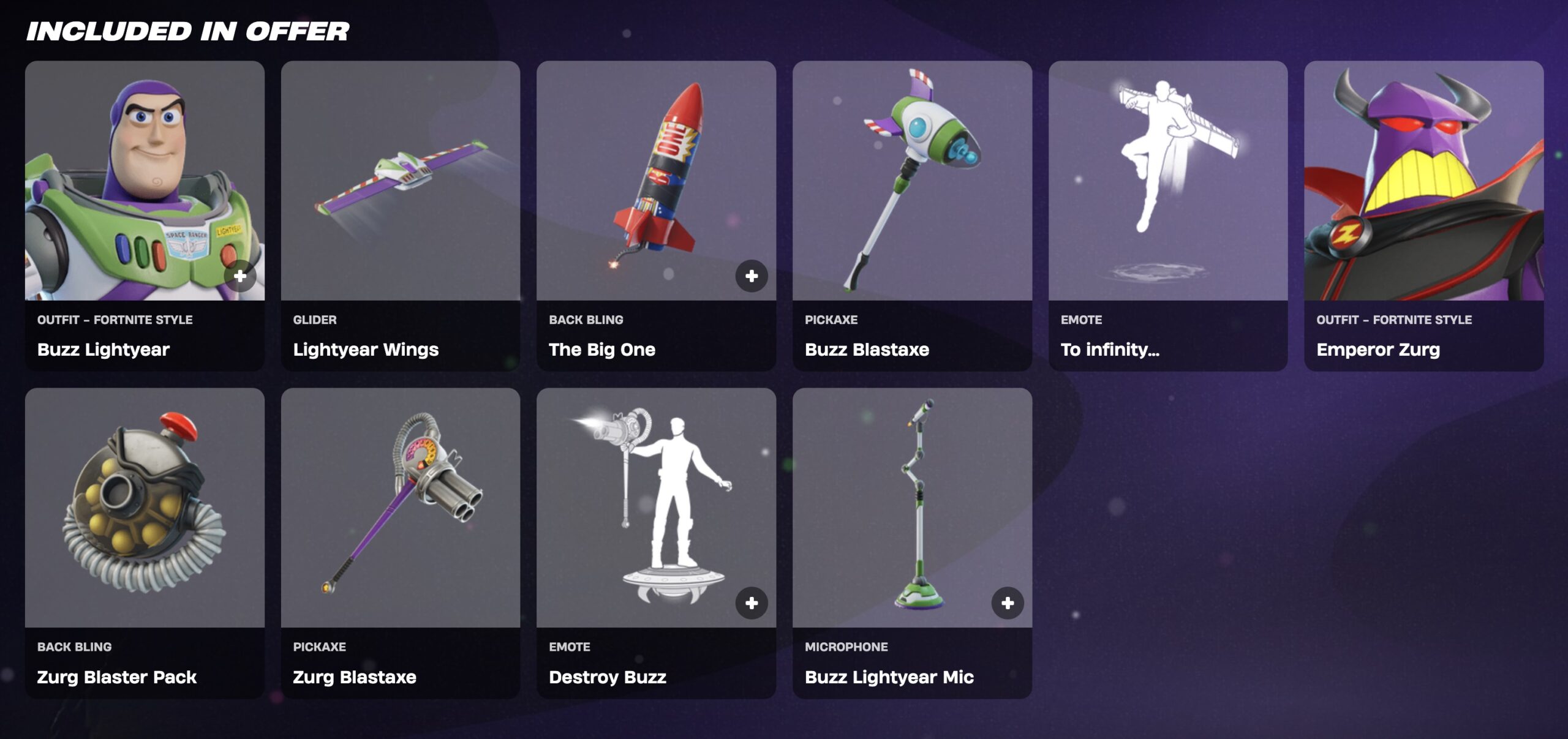Click plus icon on The Big One
This screenshot has height=739, width=1568.
(752, 276)
